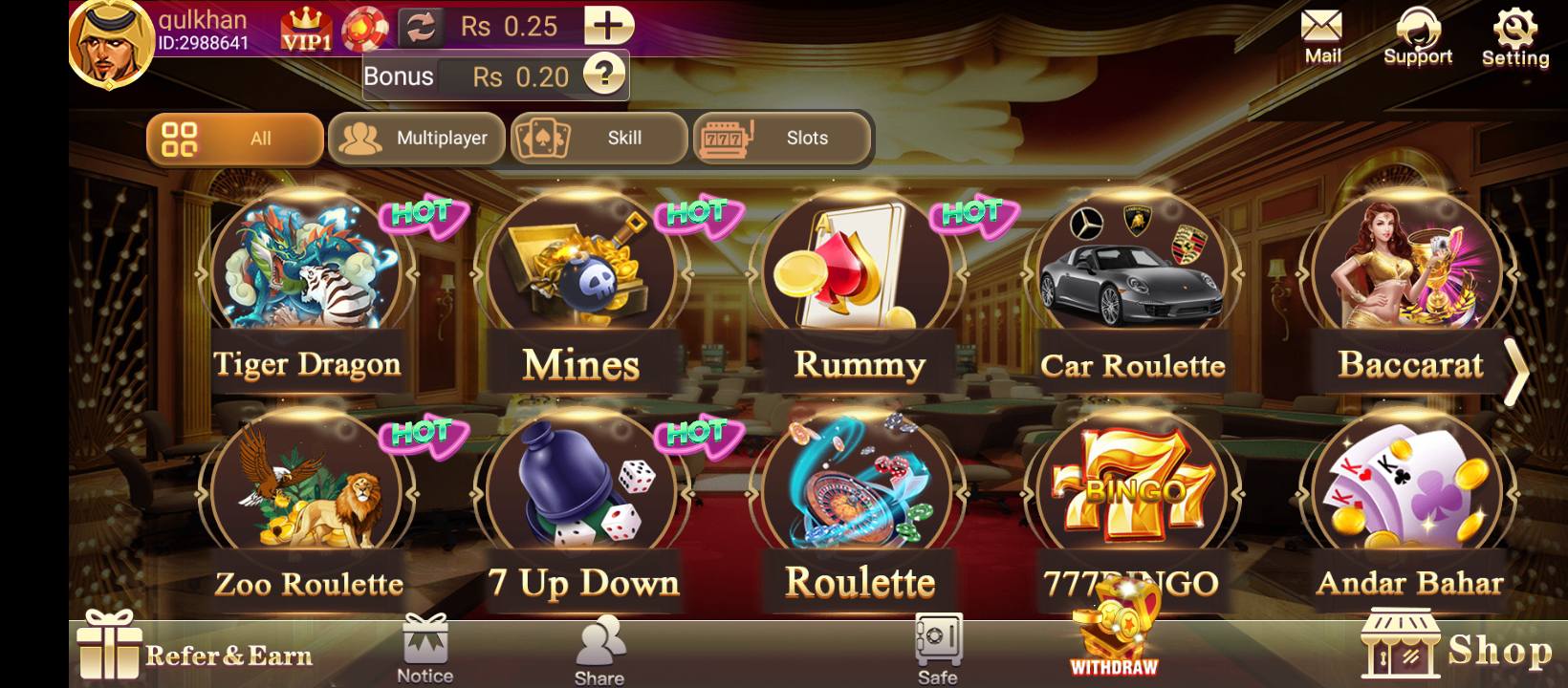Choose the All games tab

[234, 139]
